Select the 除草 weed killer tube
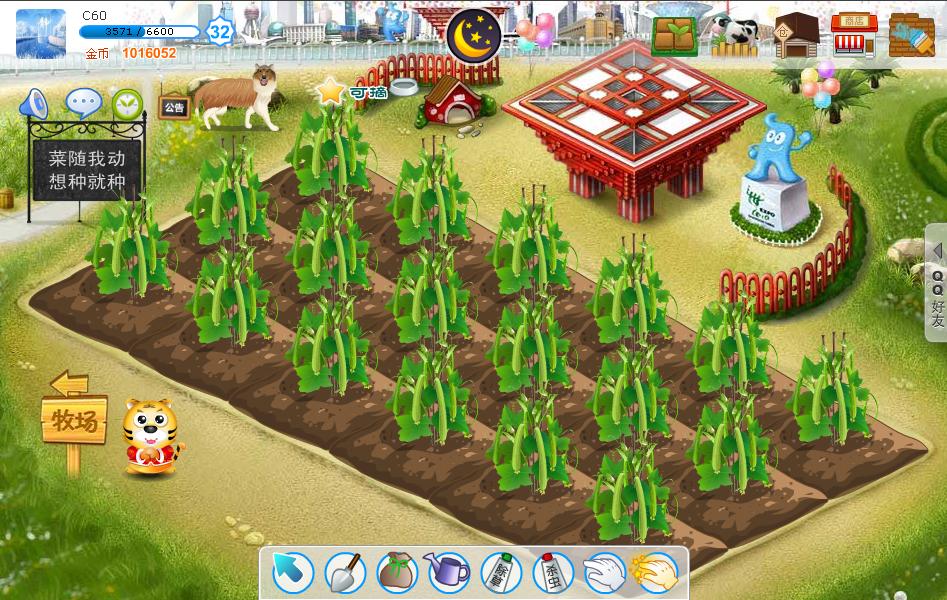Screen dimensions: 947x600 500,573
